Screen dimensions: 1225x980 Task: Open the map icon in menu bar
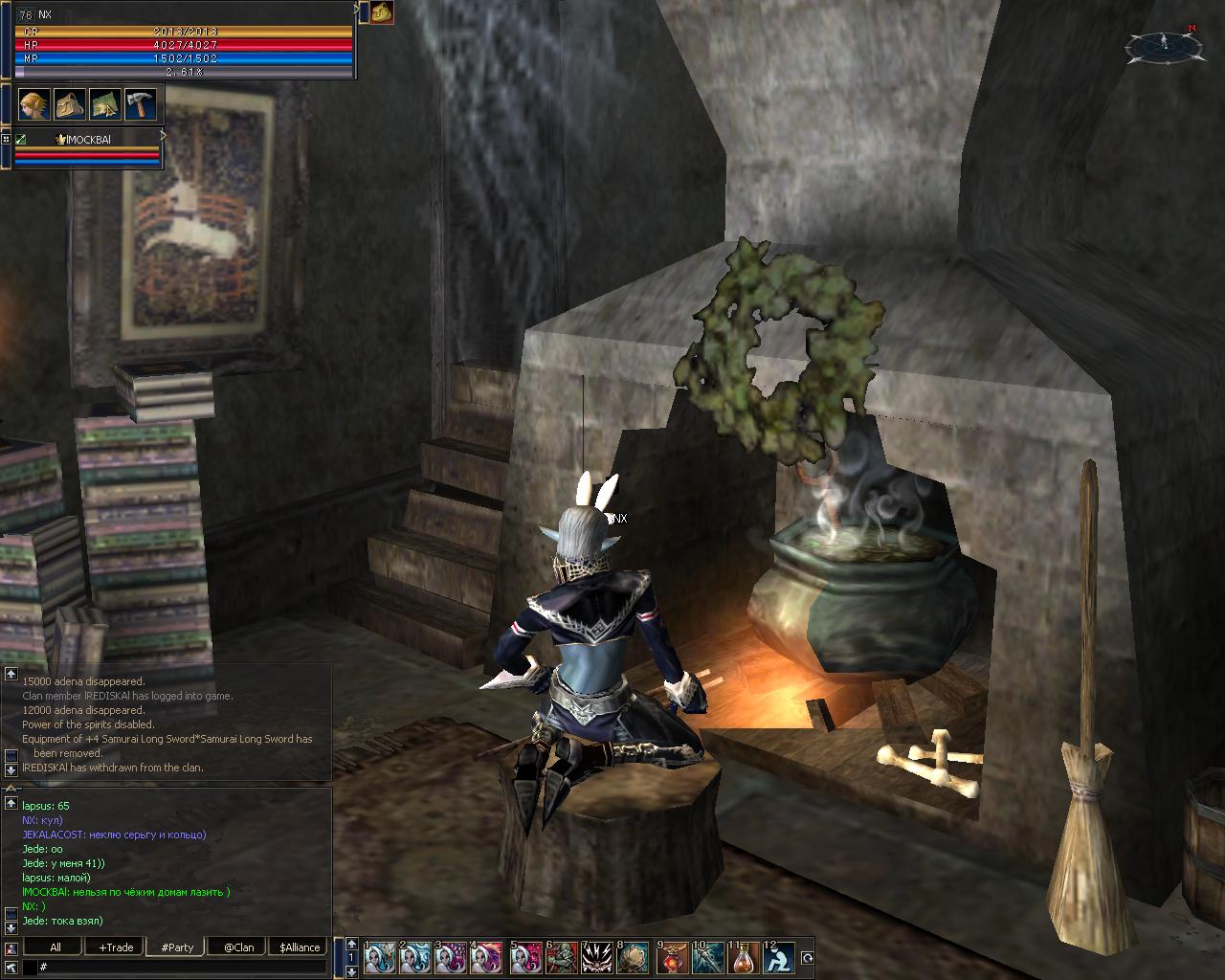point(105,103)
